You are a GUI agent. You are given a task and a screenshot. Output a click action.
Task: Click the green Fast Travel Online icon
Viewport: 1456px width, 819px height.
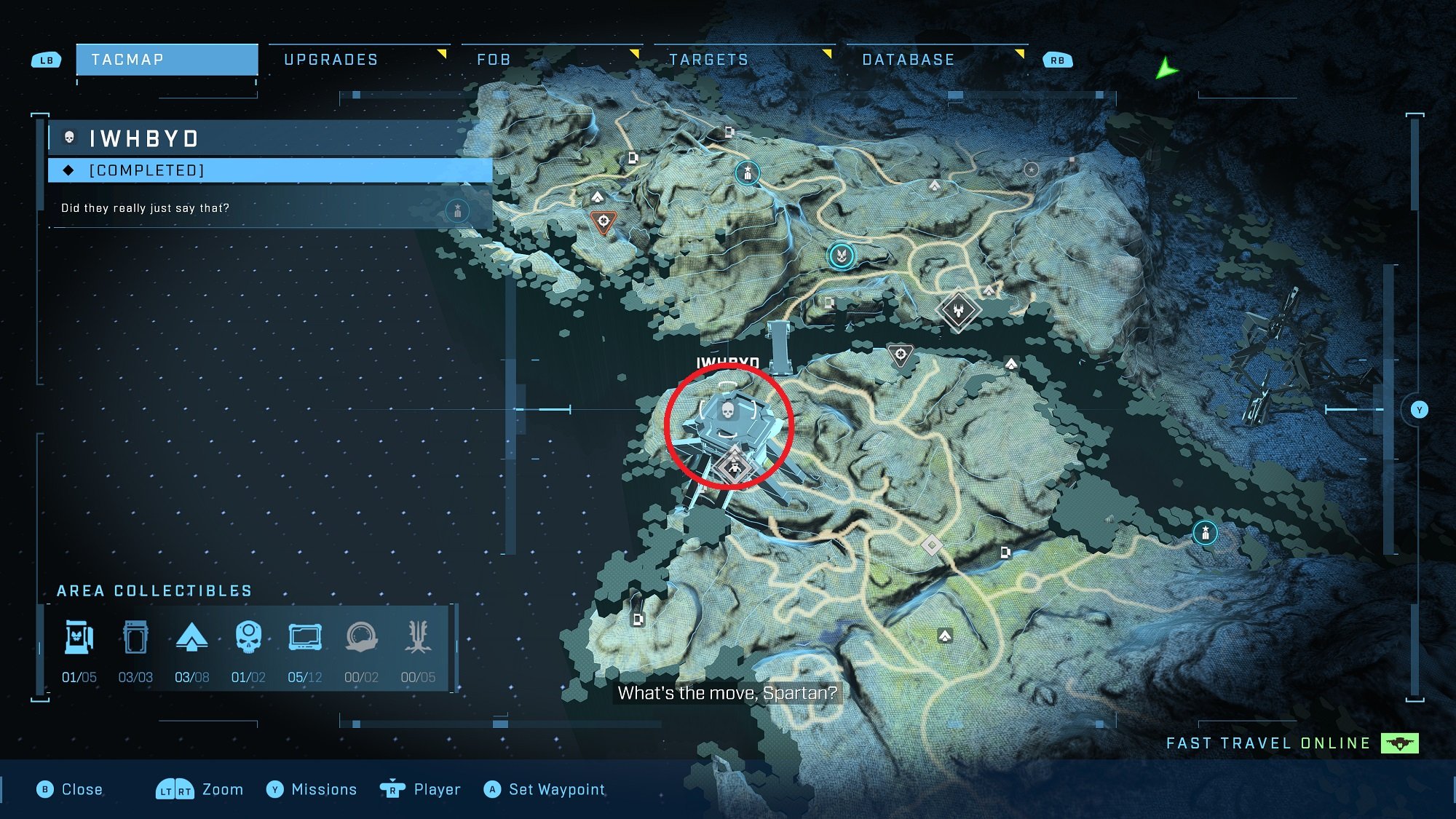1399,743
